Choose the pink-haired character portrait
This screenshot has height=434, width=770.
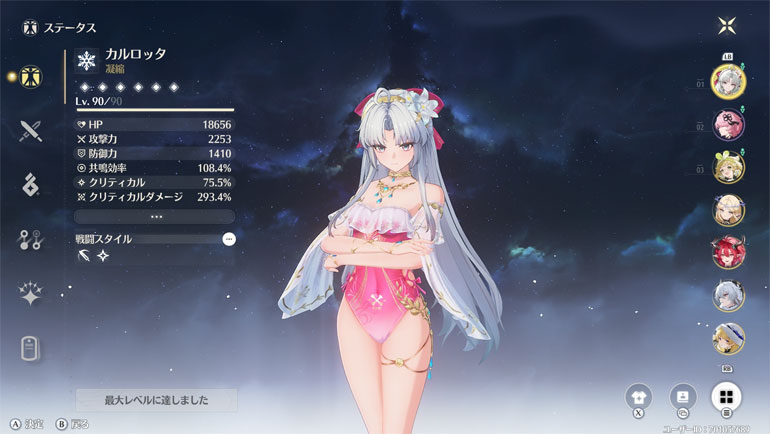click(x=726, y=123)
